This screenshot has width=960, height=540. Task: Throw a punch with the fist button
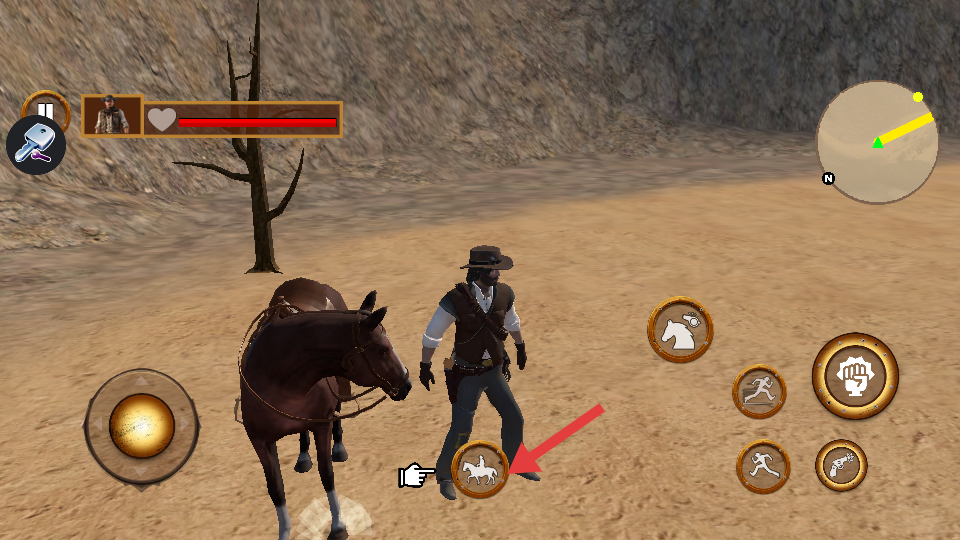tap(855, 376)
